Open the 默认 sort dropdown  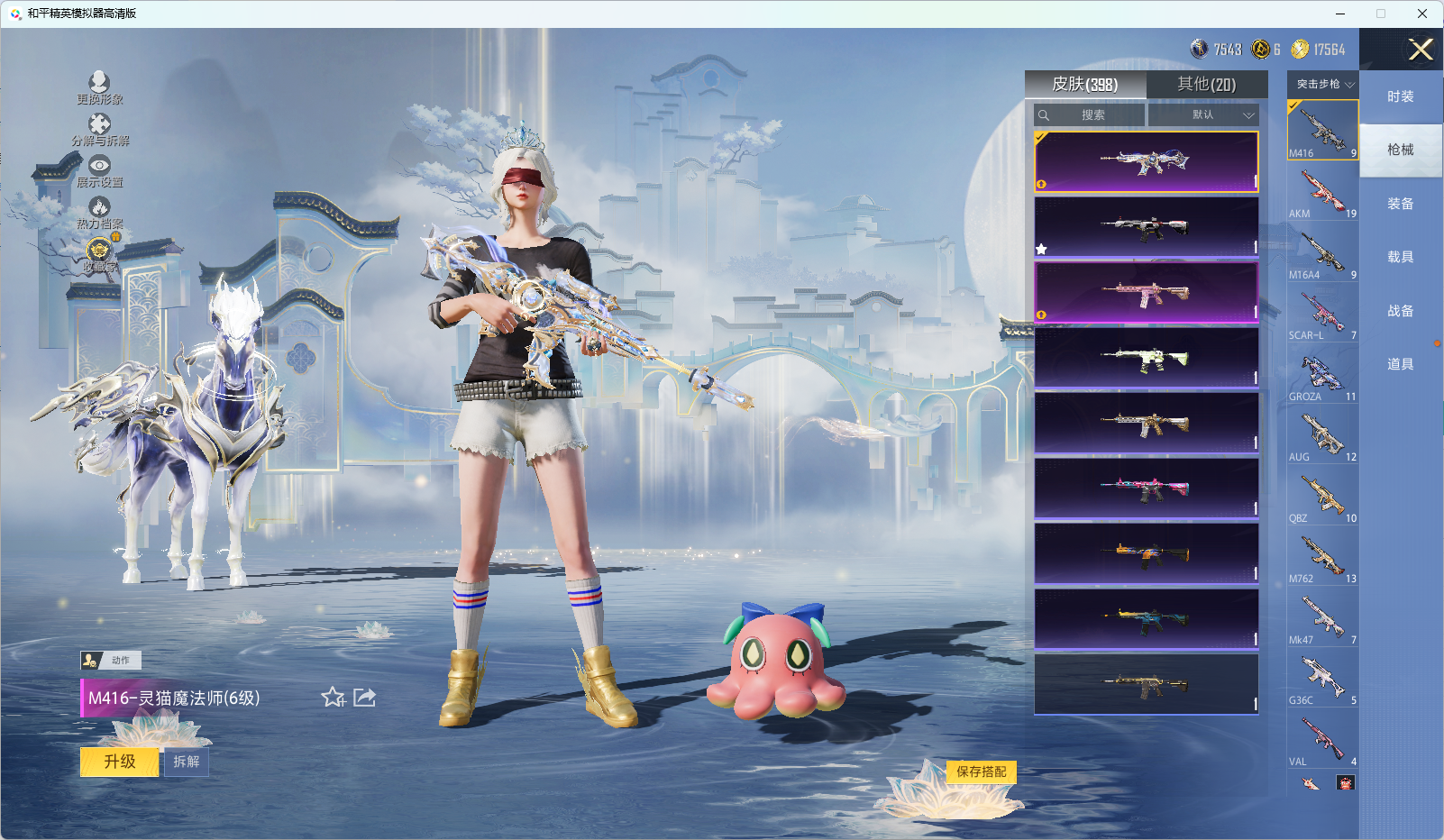[1203, 115]
